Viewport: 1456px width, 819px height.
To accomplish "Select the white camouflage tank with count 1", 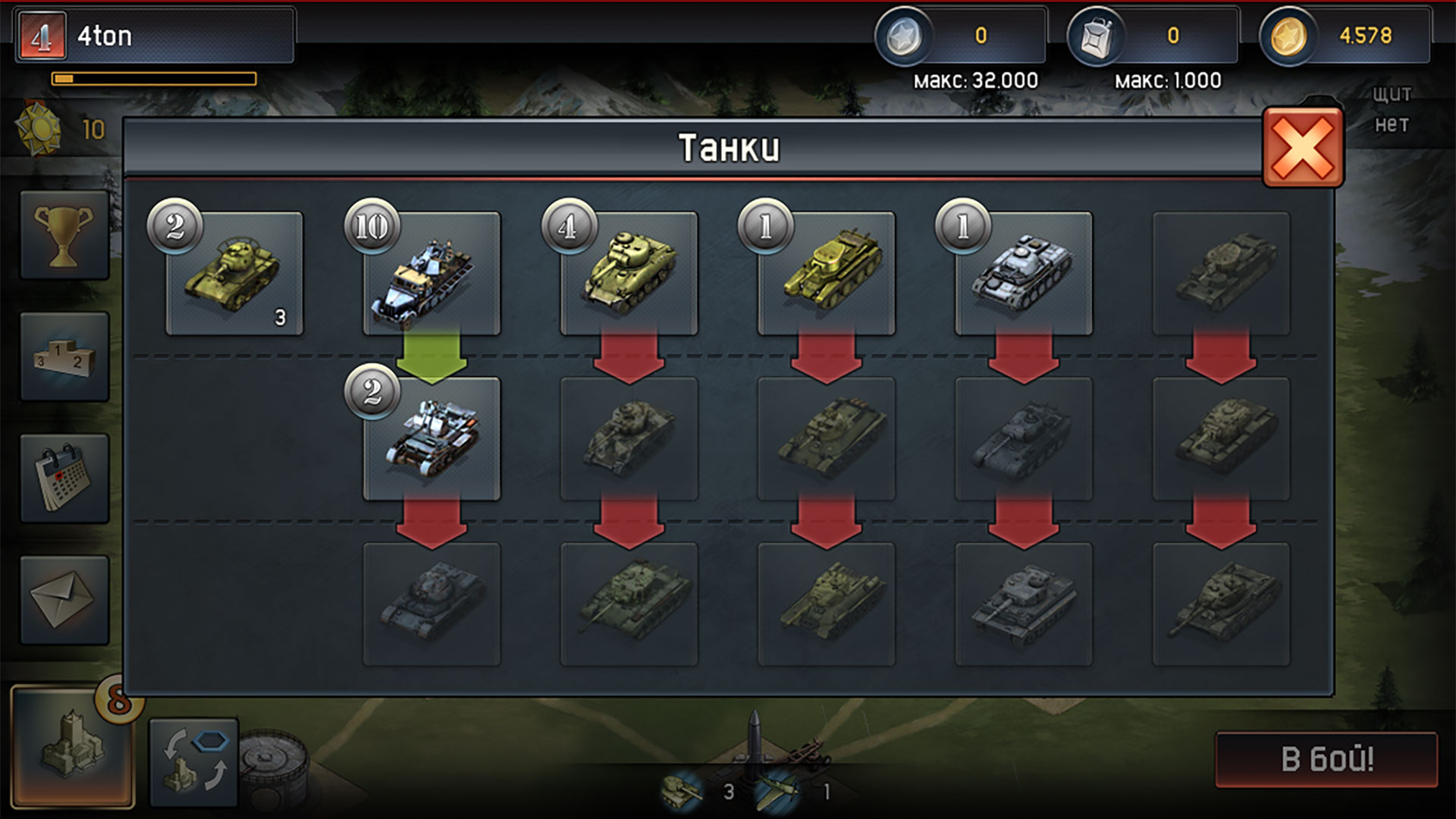I will (1024, 273).
